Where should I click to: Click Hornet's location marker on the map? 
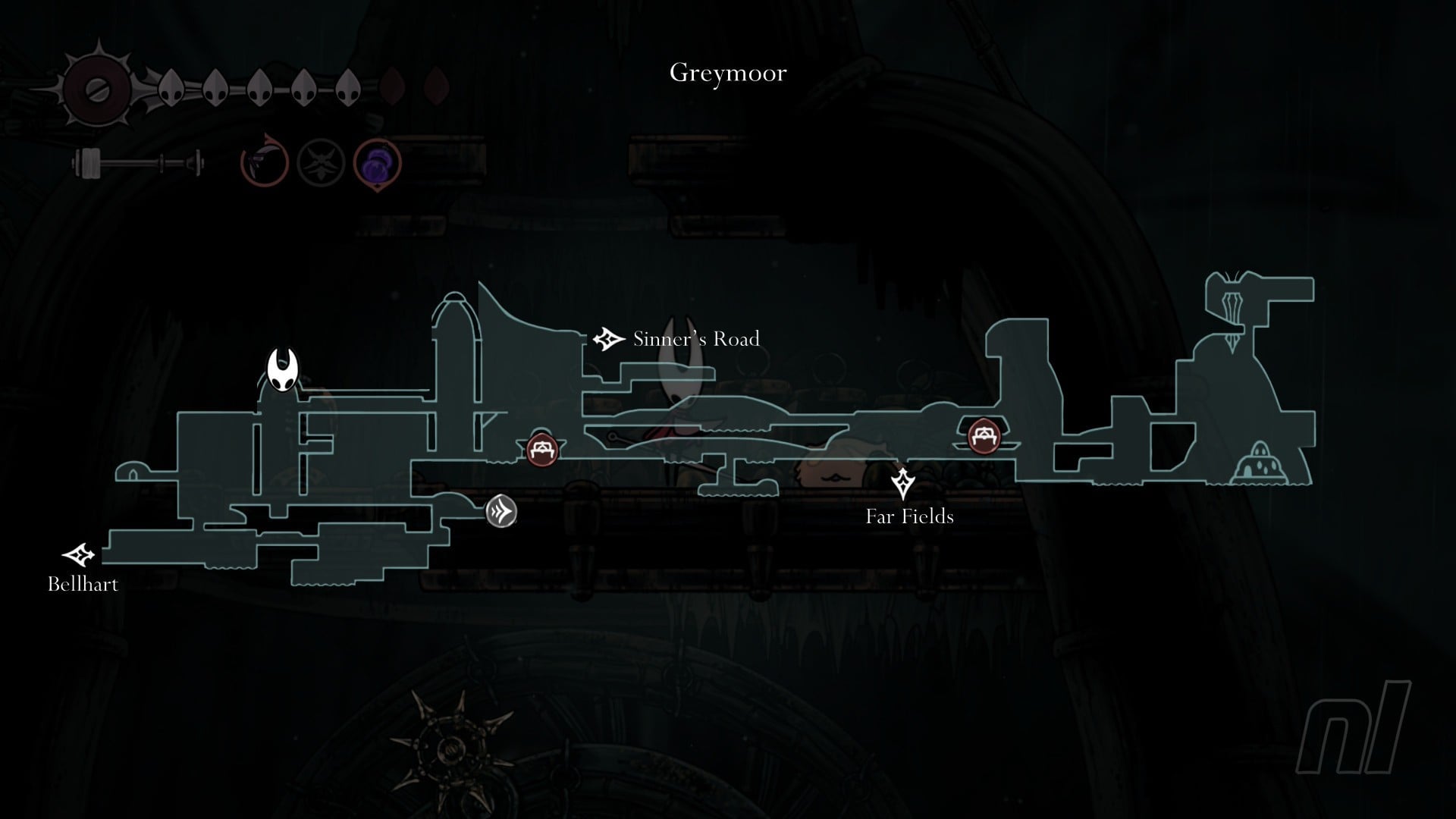tap(282, 371)
